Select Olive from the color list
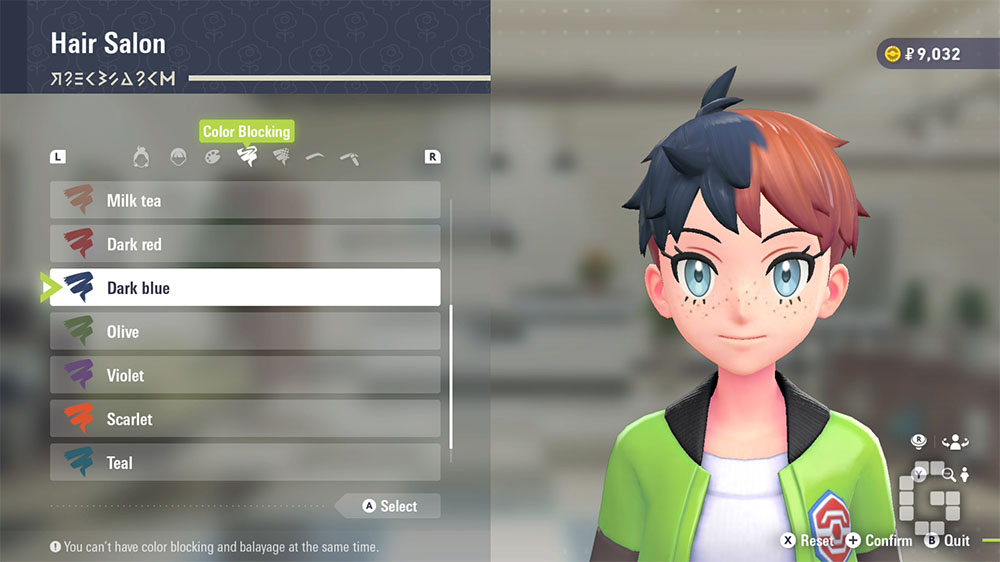This screenshot has width=1000, height=562. [x=245, y=332]
